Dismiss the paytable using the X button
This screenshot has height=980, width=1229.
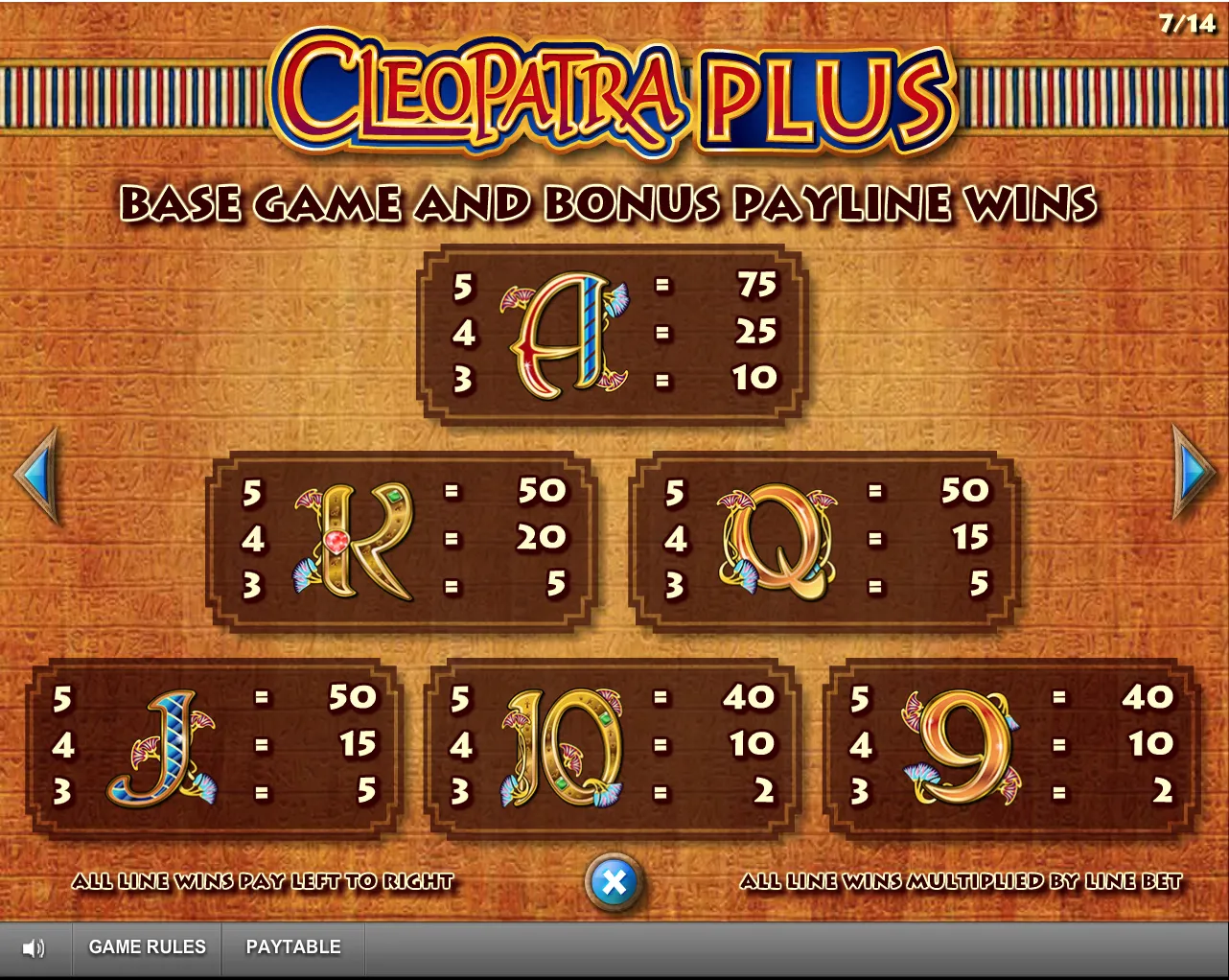coord(614,879)
